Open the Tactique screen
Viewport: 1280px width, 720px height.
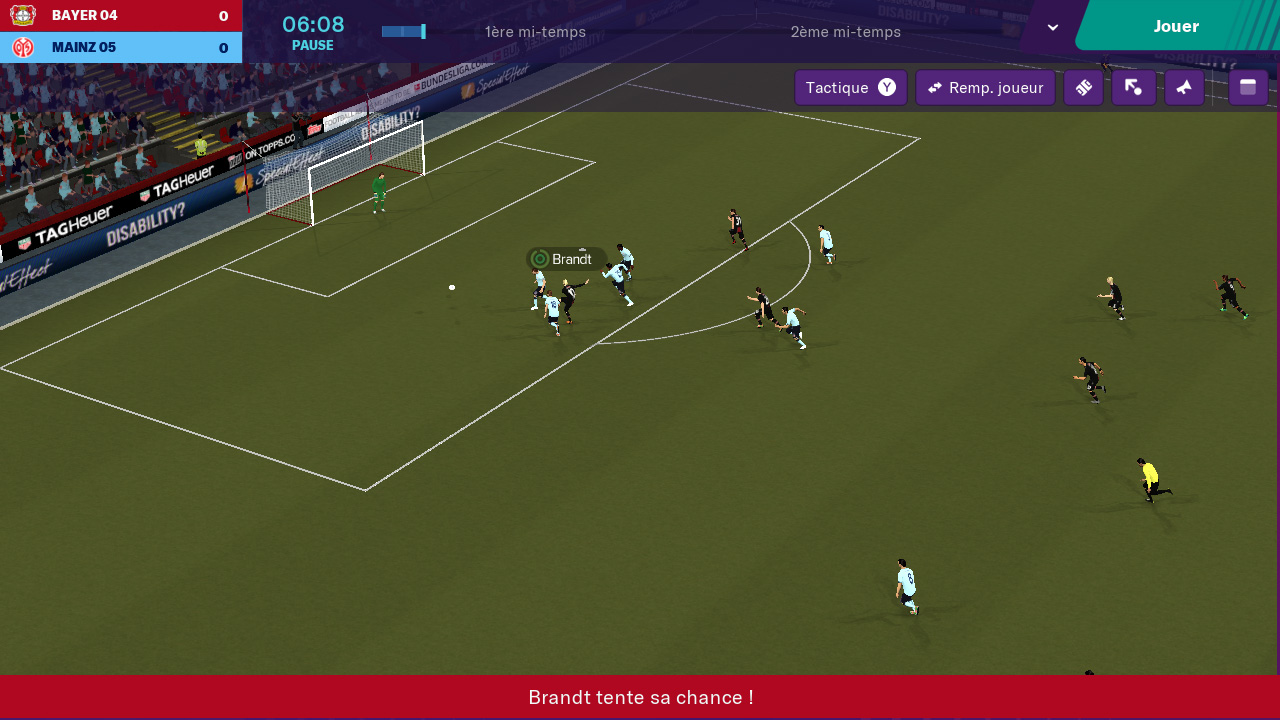tap(851, 88)
